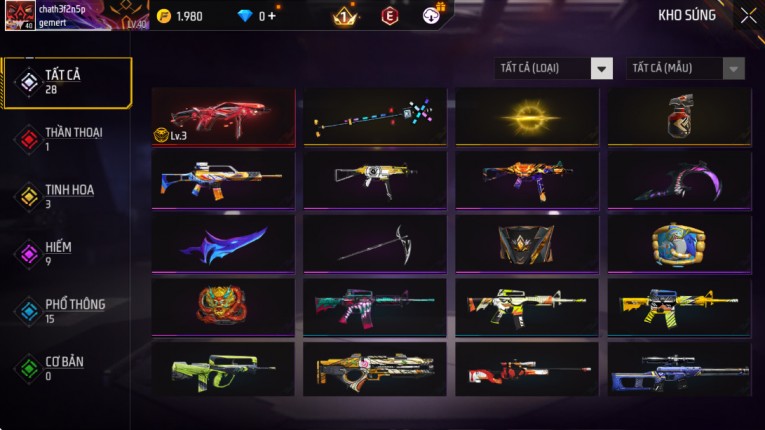Image resolution: width=765 pixels, height=430 pixels.
Task: Select the purple scythe skin
Action: pyautogui.click(x=679, y=179)
